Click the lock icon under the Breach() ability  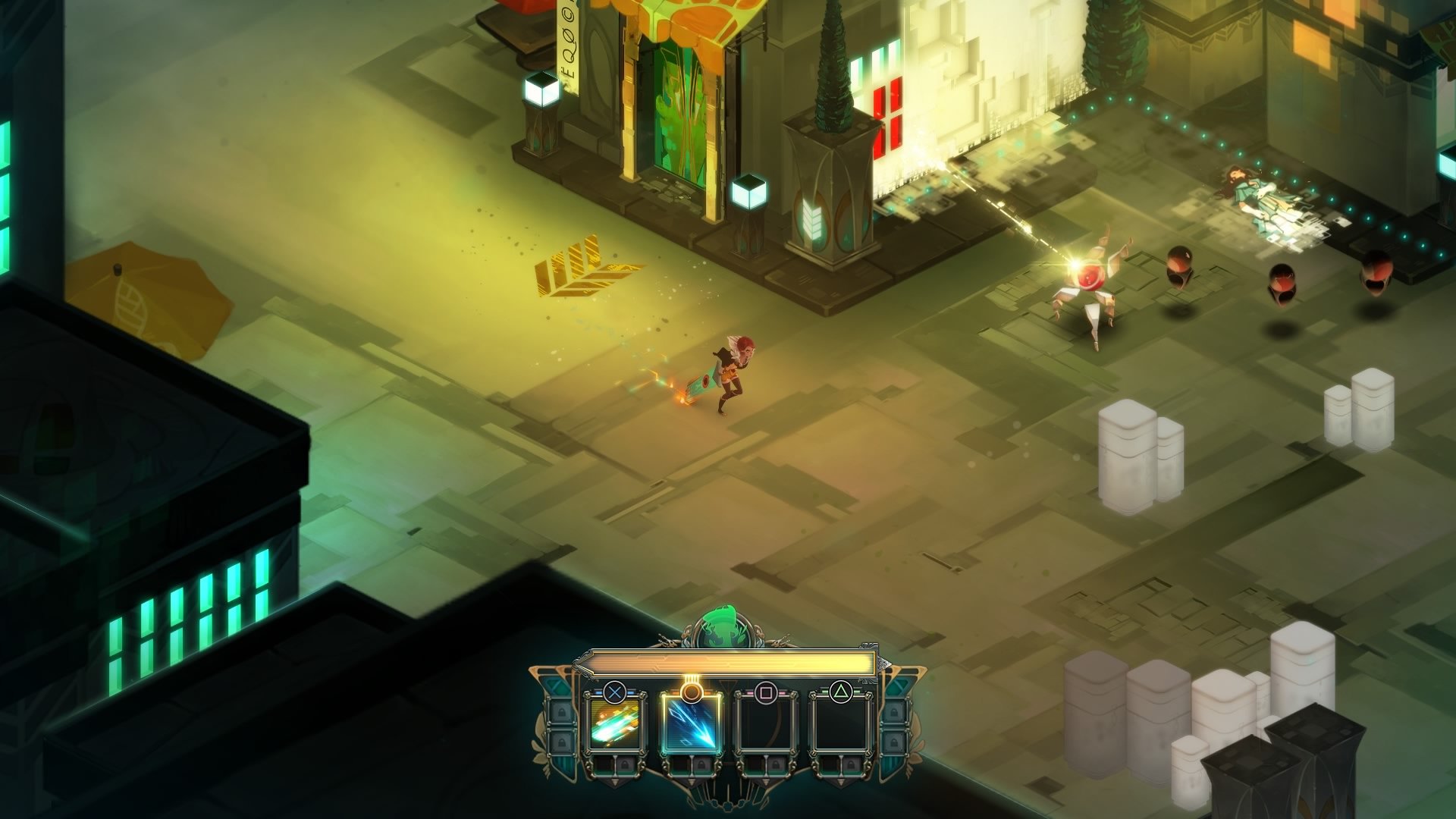click(x=702, y=765)
